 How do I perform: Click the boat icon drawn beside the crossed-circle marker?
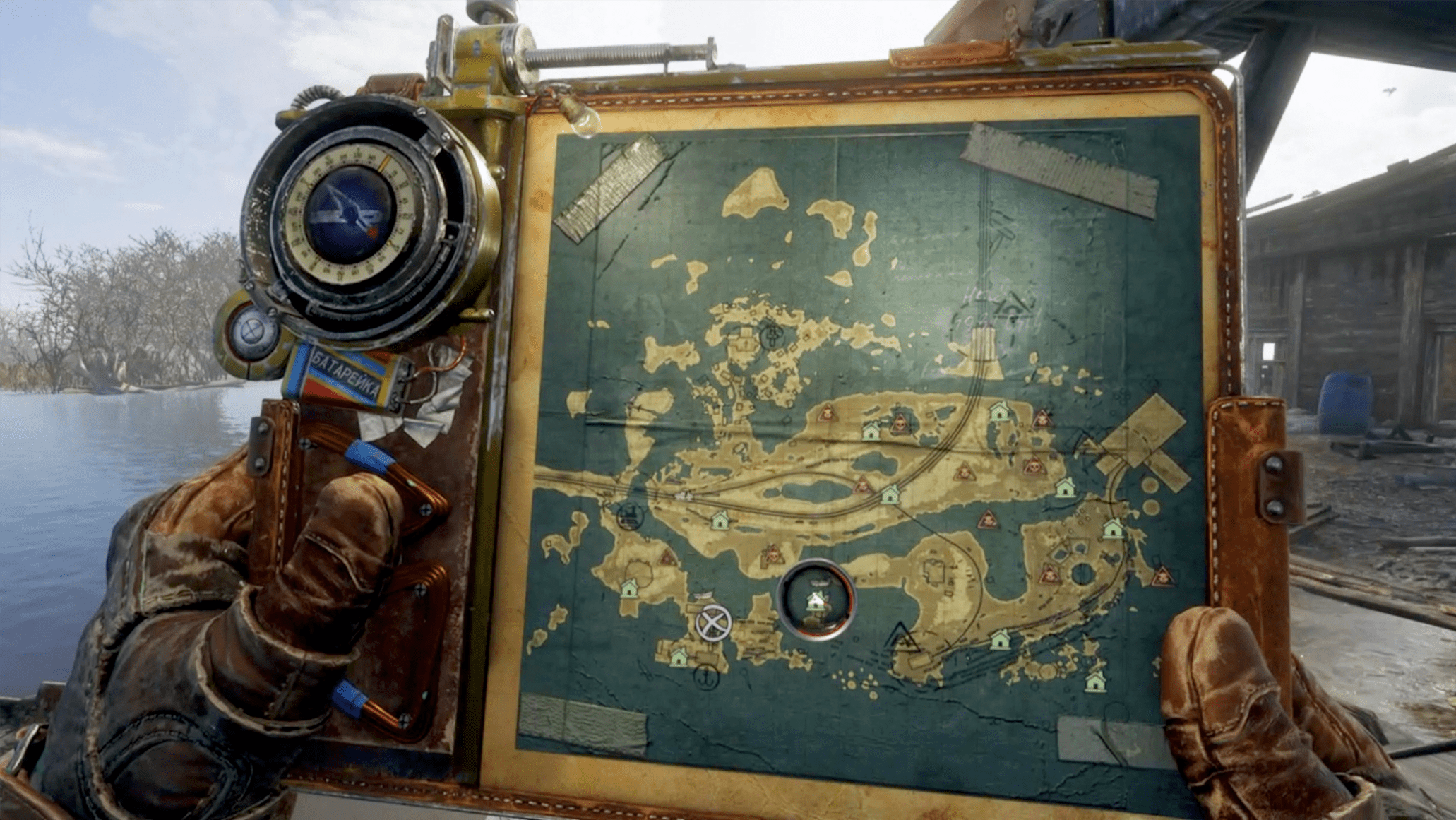click(x=704, y=593)
